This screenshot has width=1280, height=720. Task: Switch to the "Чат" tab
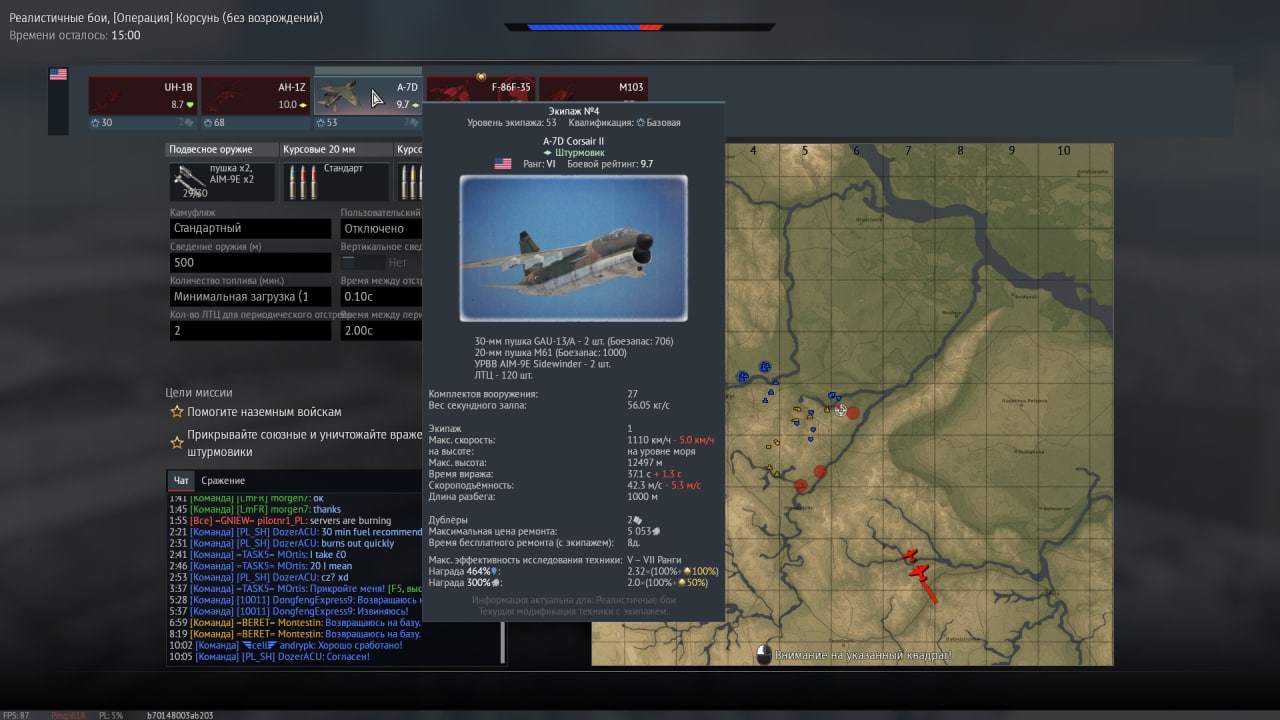(x=180, y=481)
